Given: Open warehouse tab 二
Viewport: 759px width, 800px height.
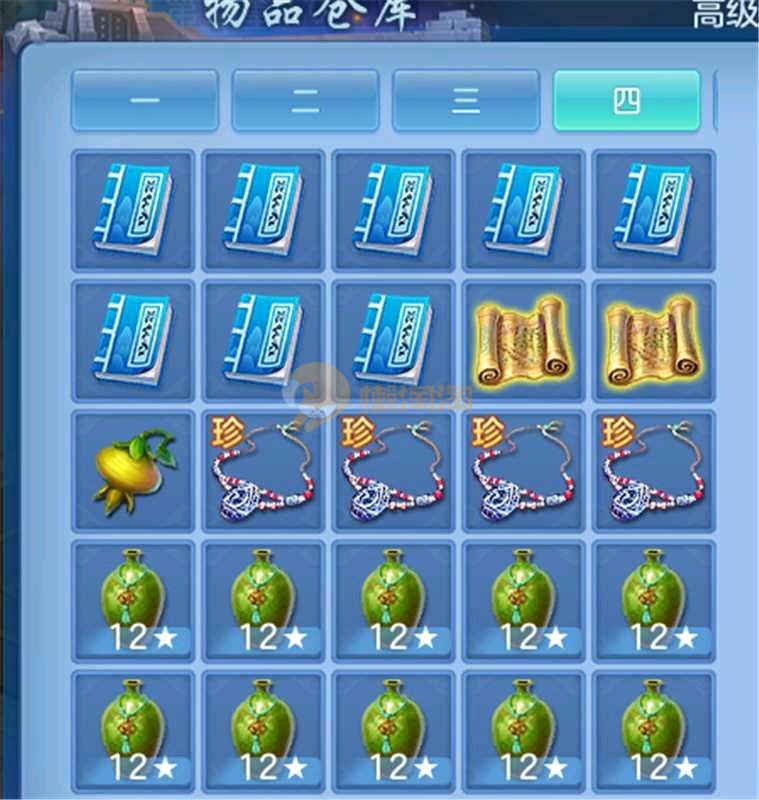Looking at the screenshot, I should coord(305,100).
